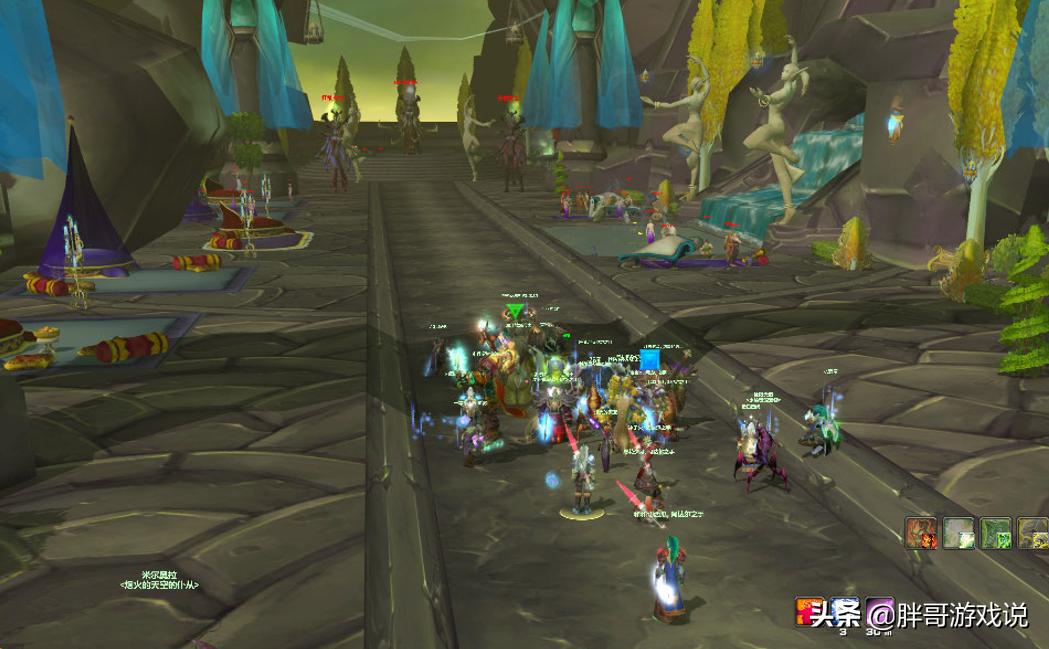Select the red-orange flame icon
Viewport: 1049px width, 649px height.
(x=921, y=533)
